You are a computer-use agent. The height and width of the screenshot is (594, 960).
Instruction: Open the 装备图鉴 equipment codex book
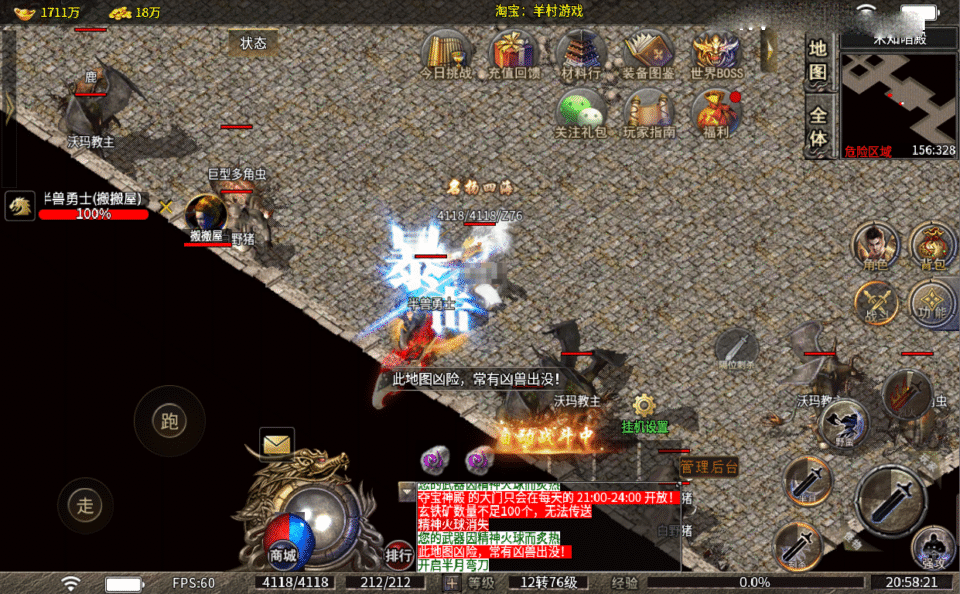click(x=648, y=52)
